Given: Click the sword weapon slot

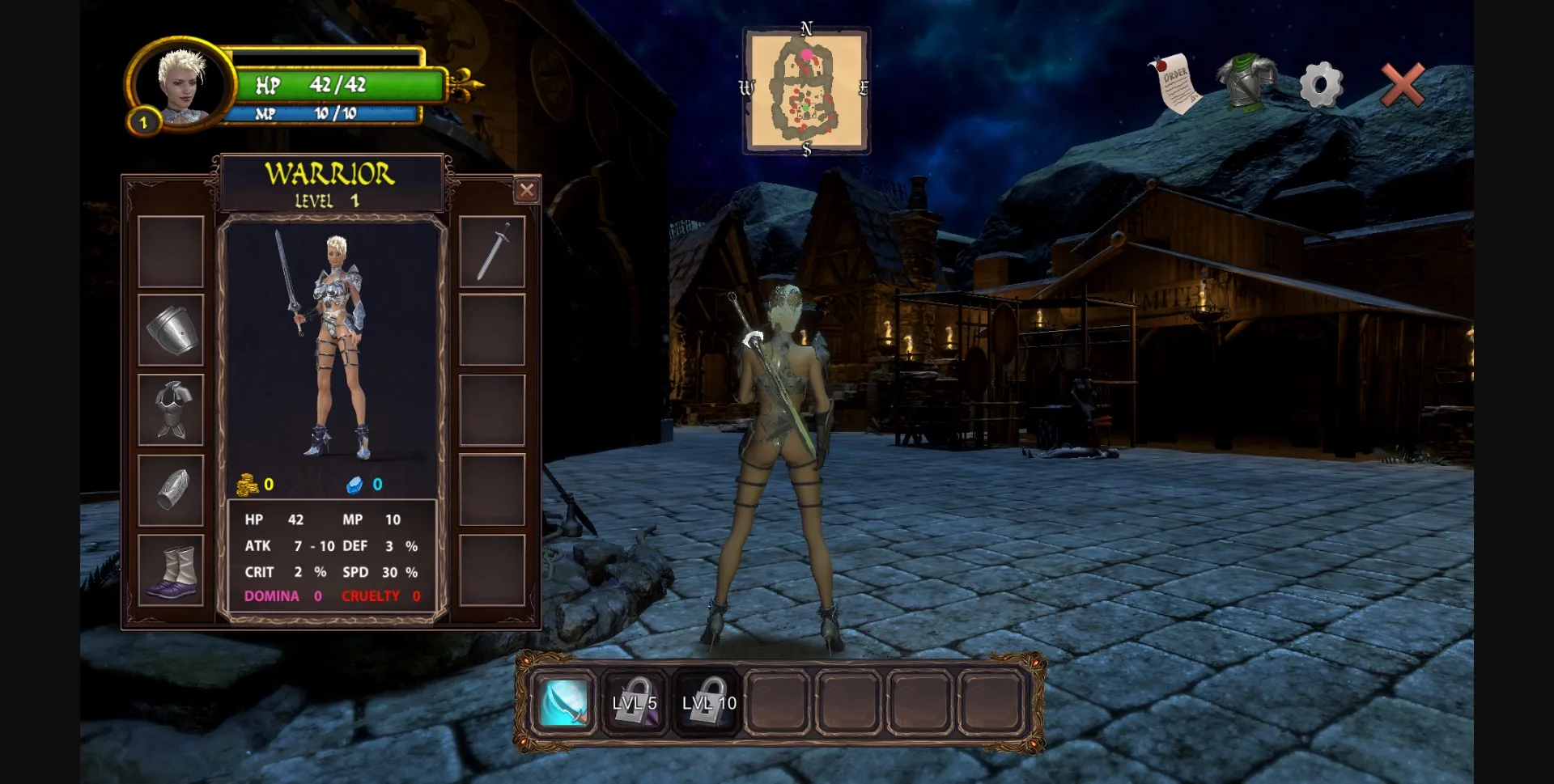Looking at the screenshot, I should (494, 251).
